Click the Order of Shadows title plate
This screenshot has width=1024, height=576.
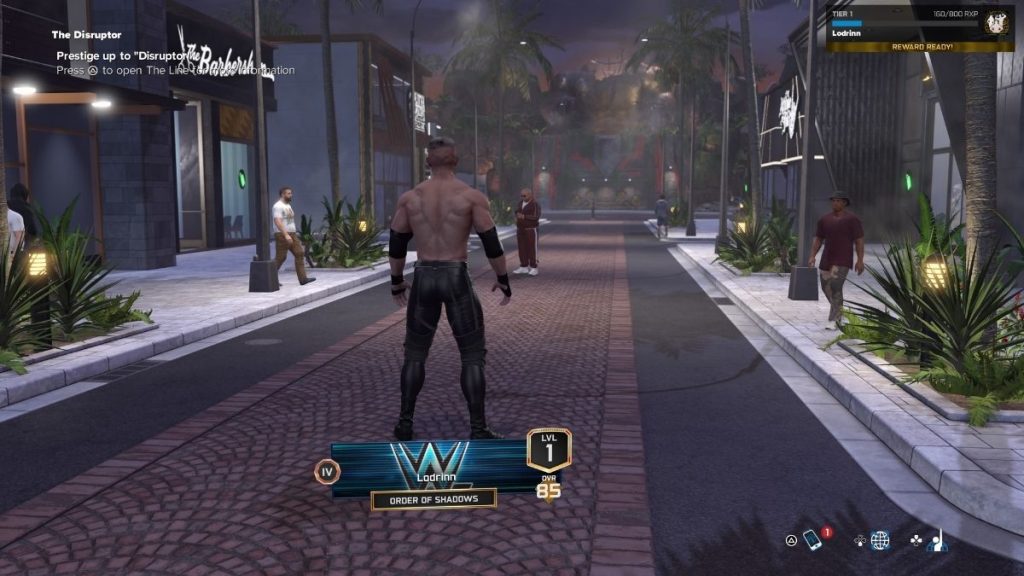(x=434, y=499)
